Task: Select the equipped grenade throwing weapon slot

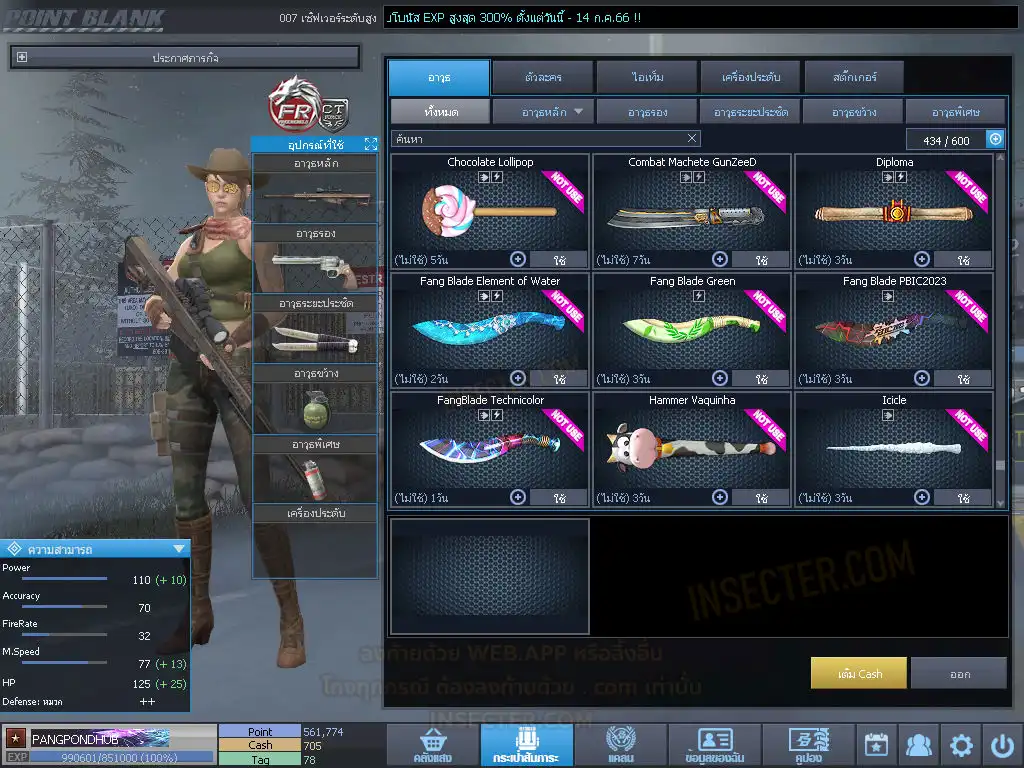Action: pos(315,409)
